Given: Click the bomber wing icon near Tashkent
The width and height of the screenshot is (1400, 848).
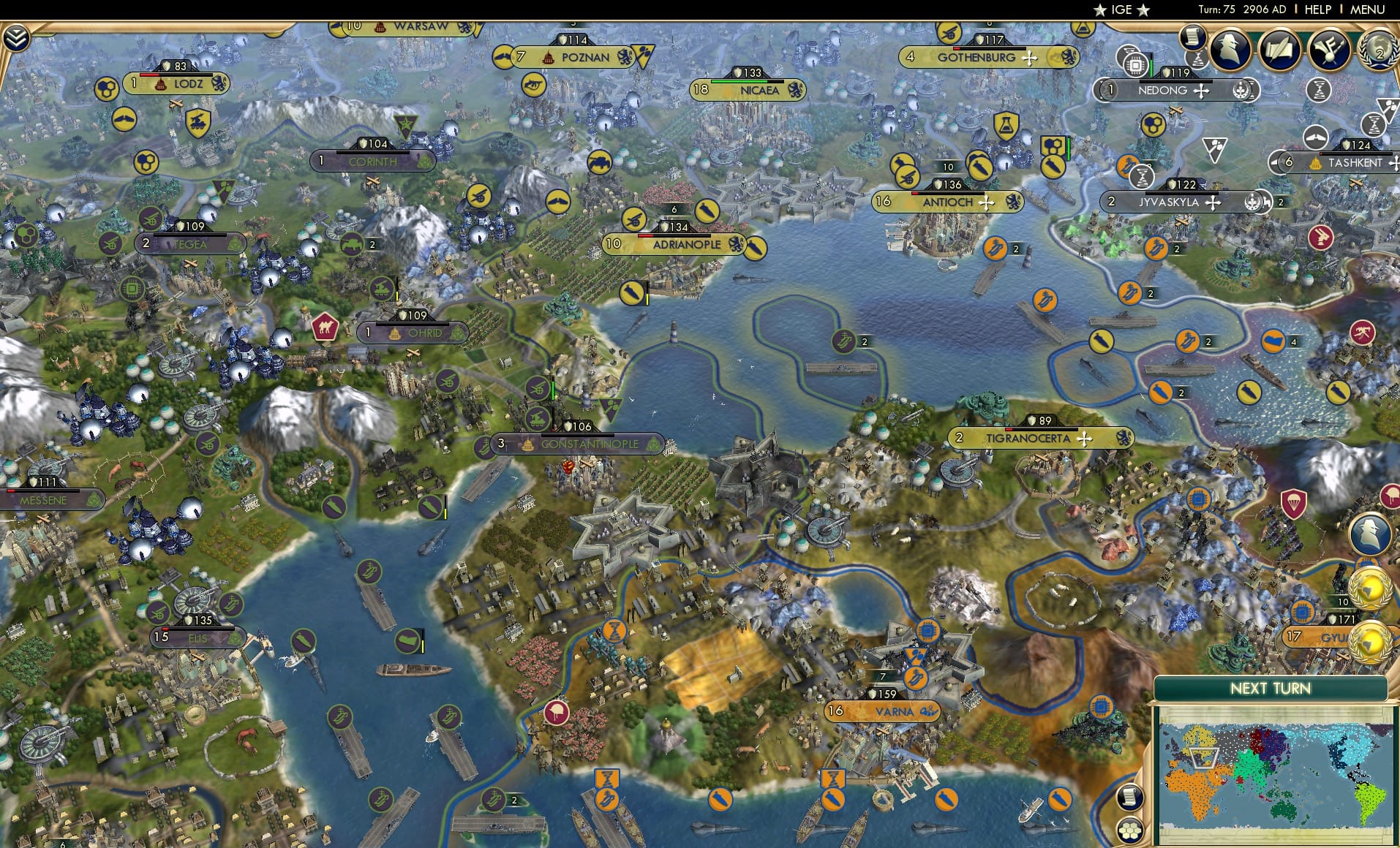Looking at the screenshot, I should tap(1315, 137).
